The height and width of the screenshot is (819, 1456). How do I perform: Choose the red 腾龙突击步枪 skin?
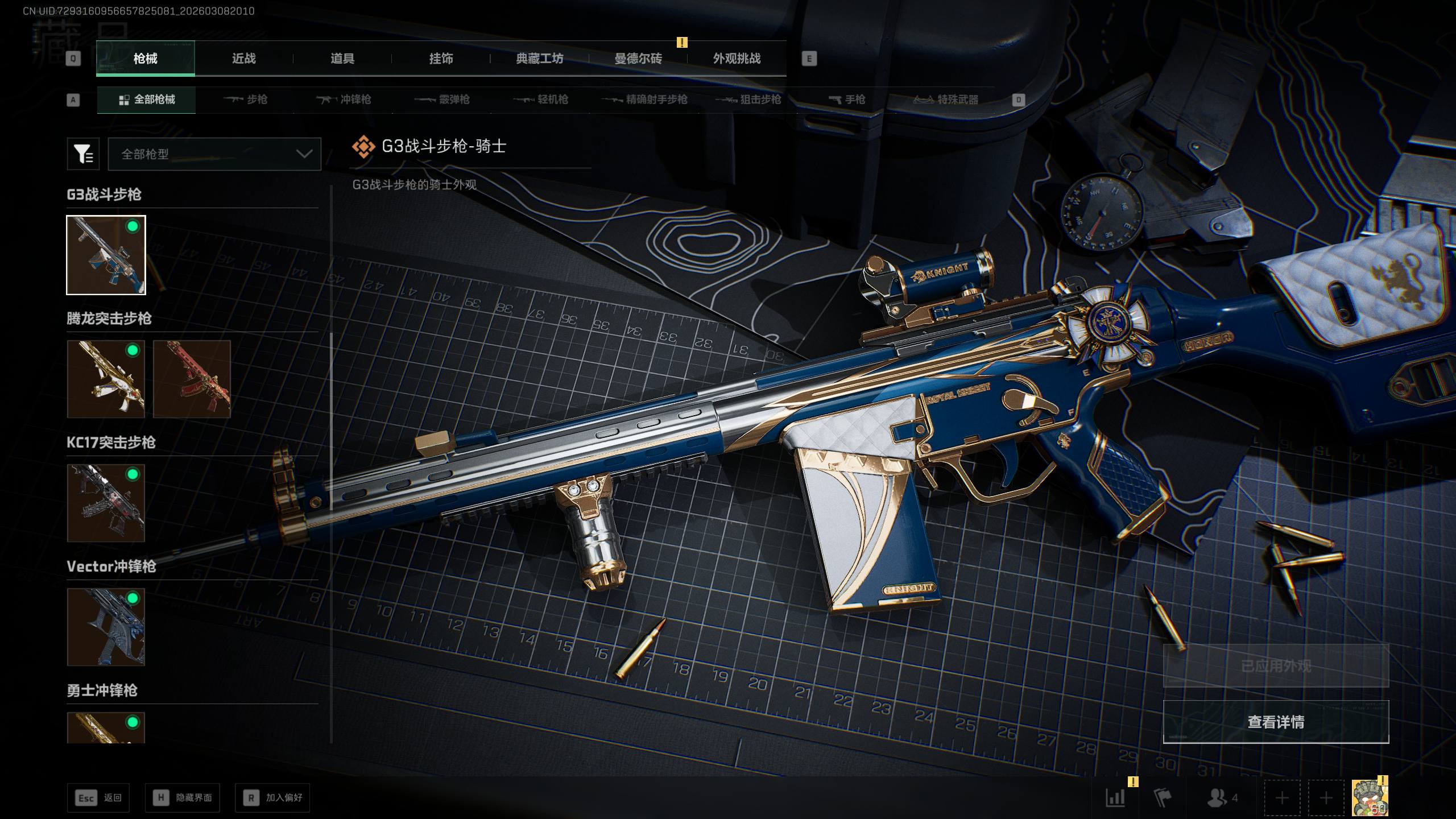click(192, 379)
